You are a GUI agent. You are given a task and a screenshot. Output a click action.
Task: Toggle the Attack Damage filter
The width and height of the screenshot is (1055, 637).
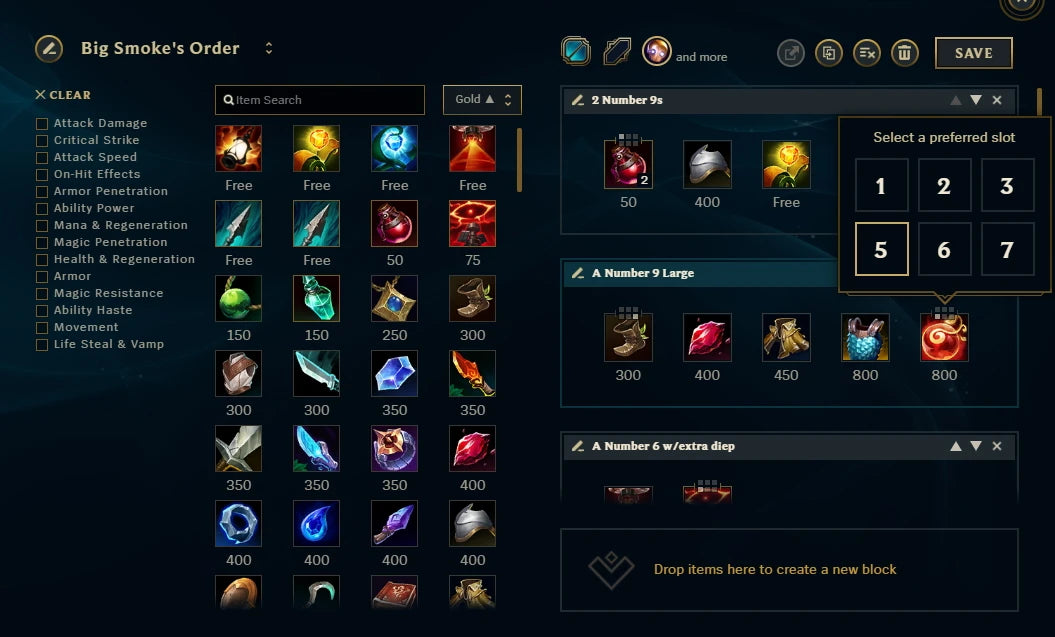click(42, 124)
